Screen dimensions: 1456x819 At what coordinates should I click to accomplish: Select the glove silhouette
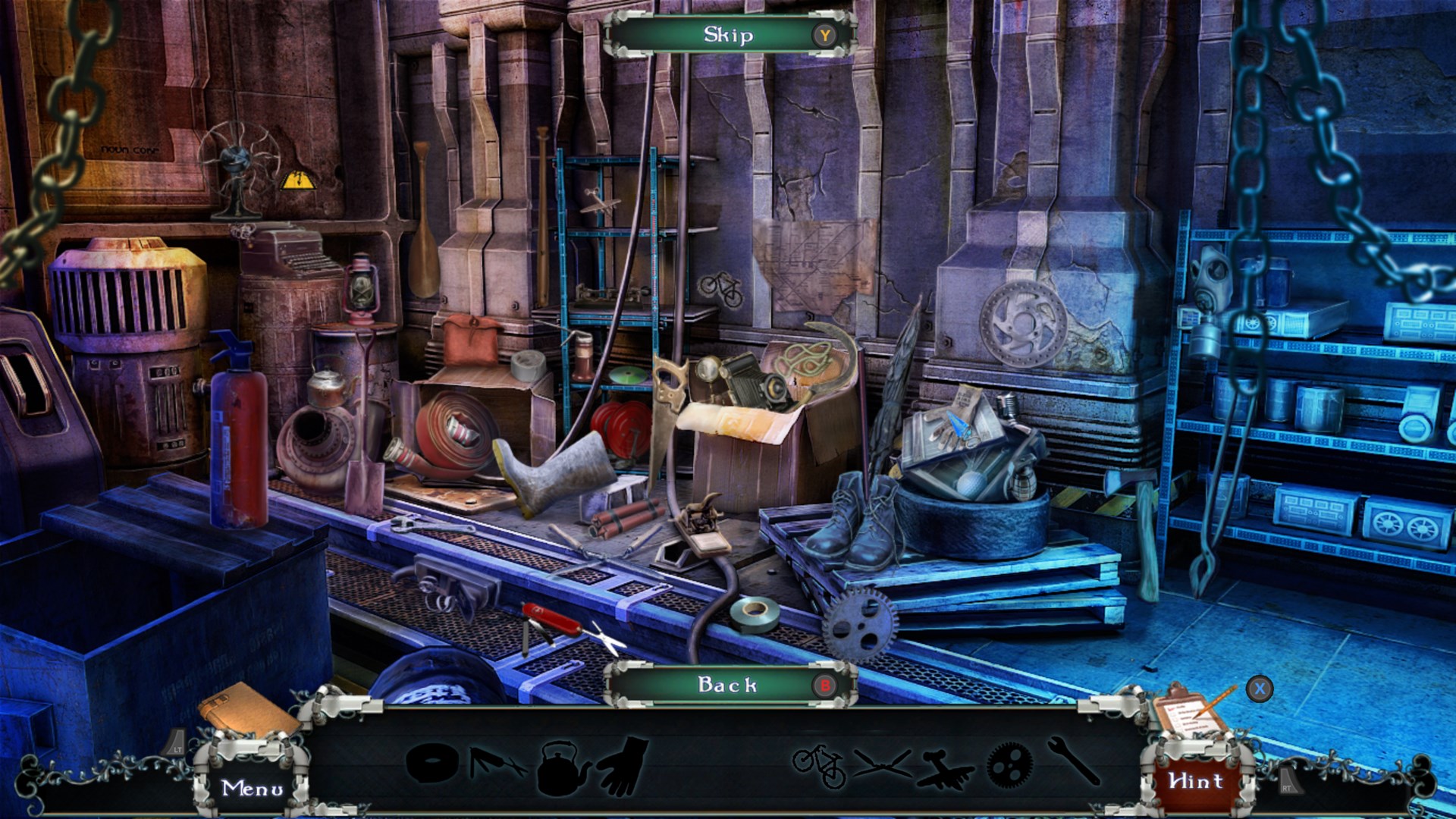pyautogui.click(x=624, y=766)
